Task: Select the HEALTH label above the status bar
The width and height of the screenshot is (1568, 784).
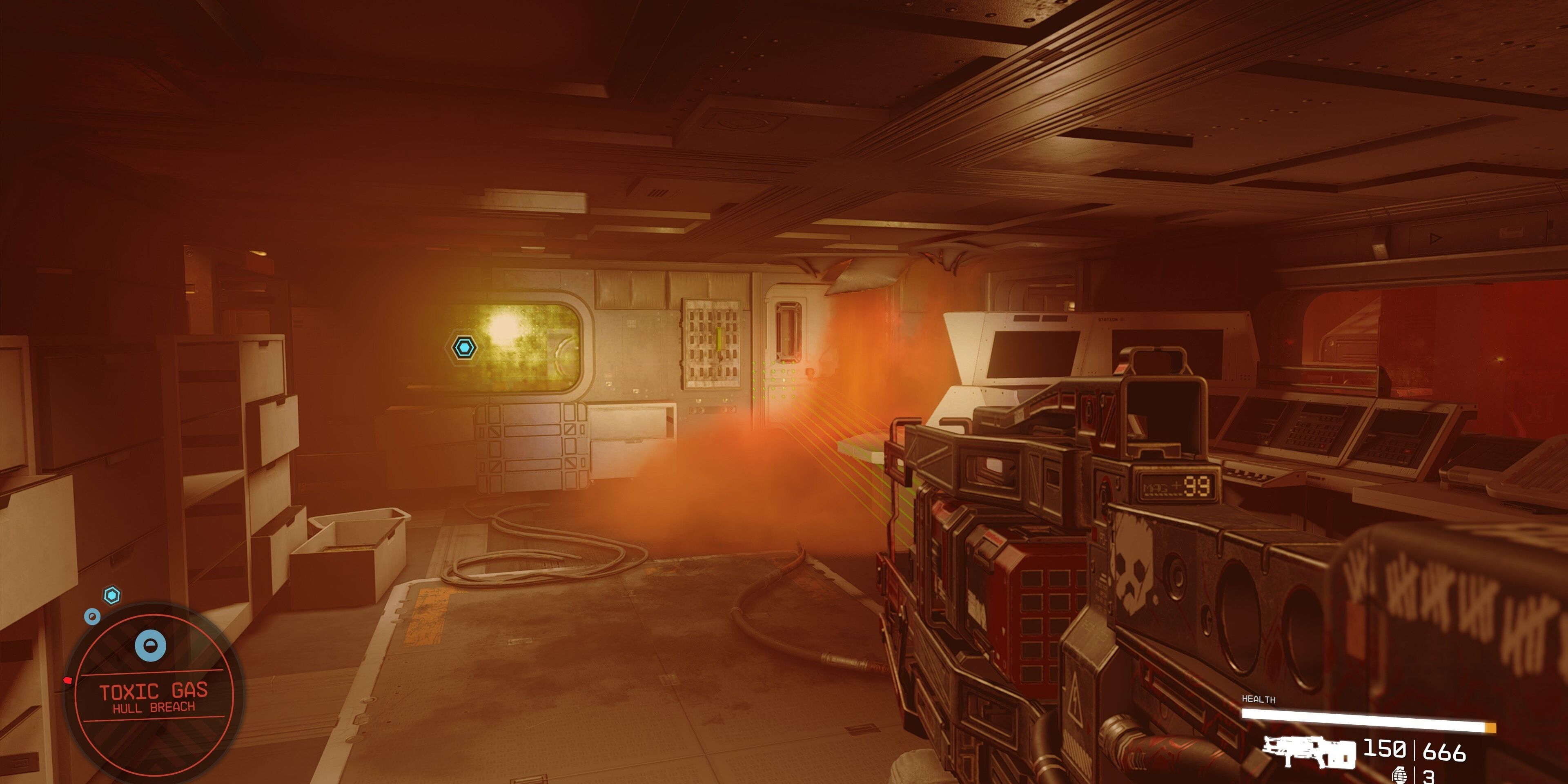Action: 1259,699
